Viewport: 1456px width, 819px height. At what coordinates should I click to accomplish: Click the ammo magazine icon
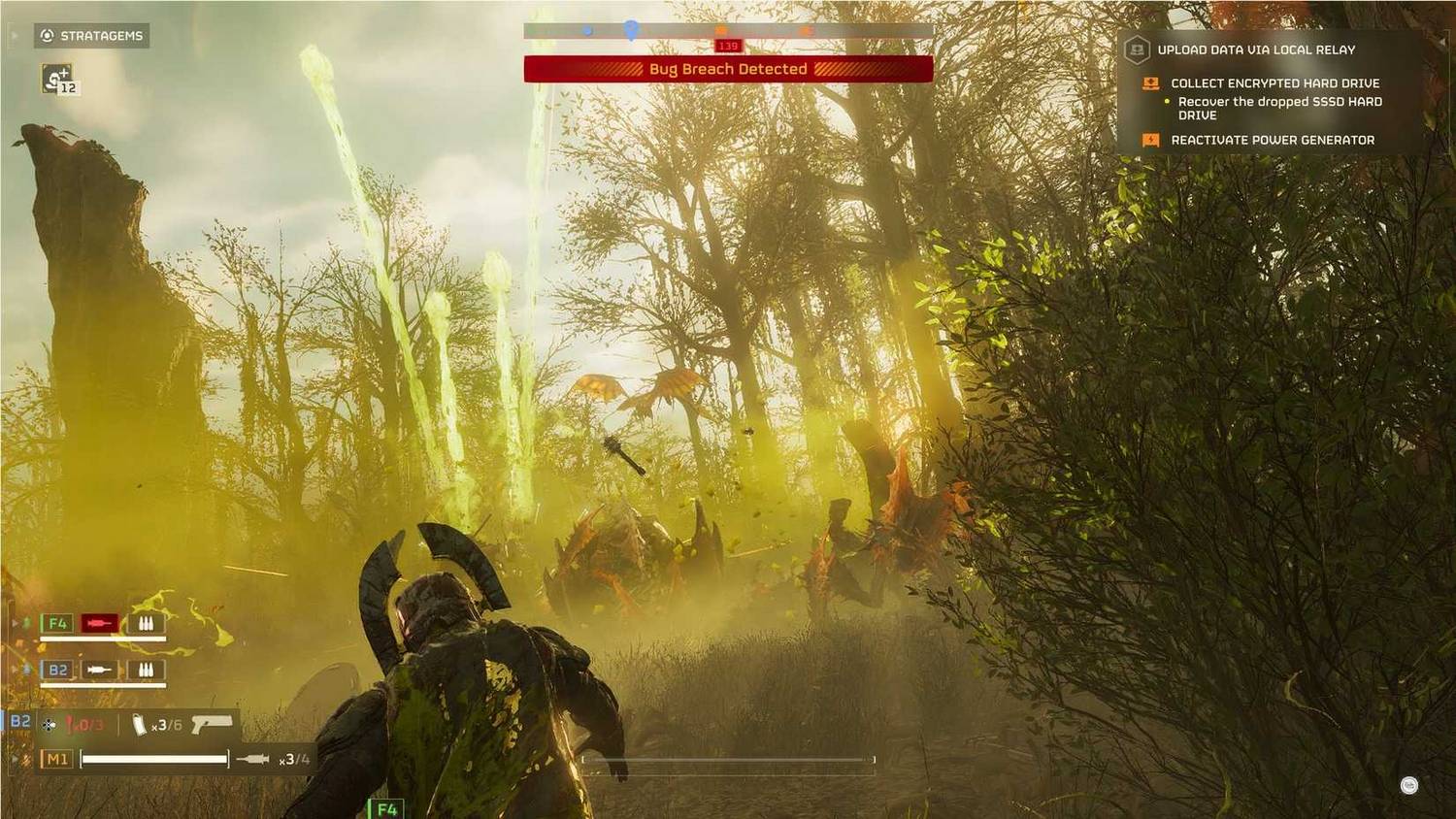tap(139, 725)
